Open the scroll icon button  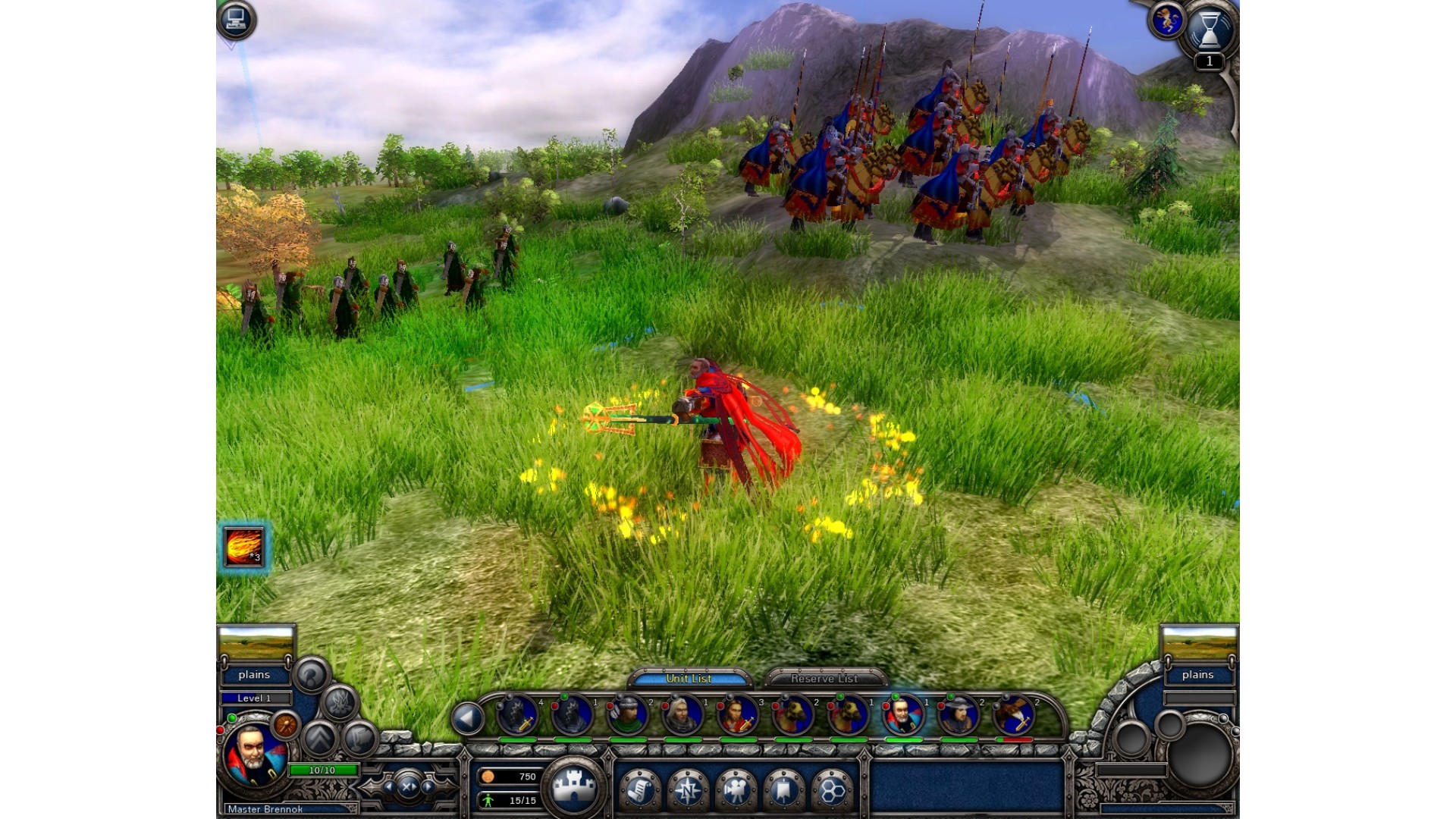(641, 791)
